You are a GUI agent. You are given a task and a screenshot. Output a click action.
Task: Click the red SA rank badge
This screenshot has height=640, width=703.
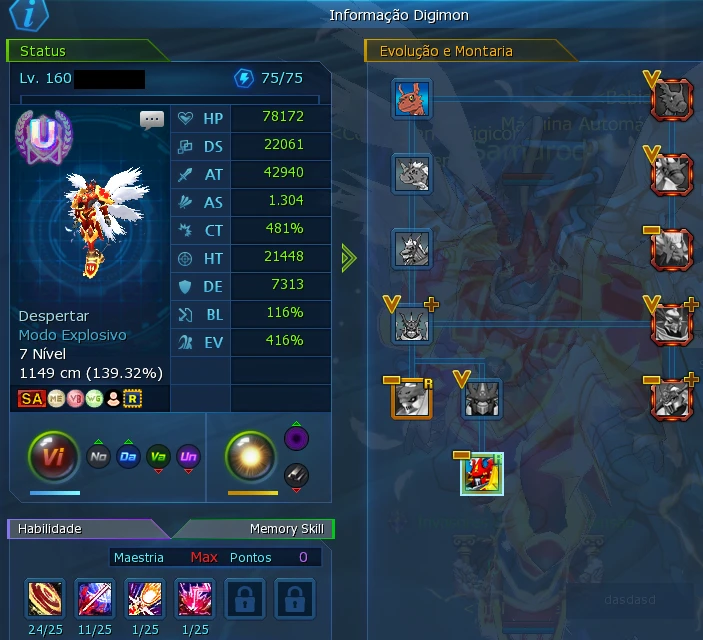tap(30, 399)
